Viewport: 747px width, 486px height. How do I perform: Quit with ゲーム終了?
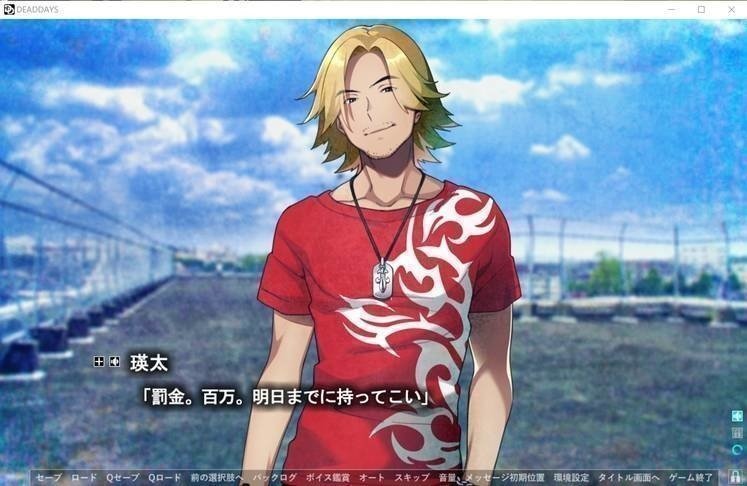pos(692,478)
